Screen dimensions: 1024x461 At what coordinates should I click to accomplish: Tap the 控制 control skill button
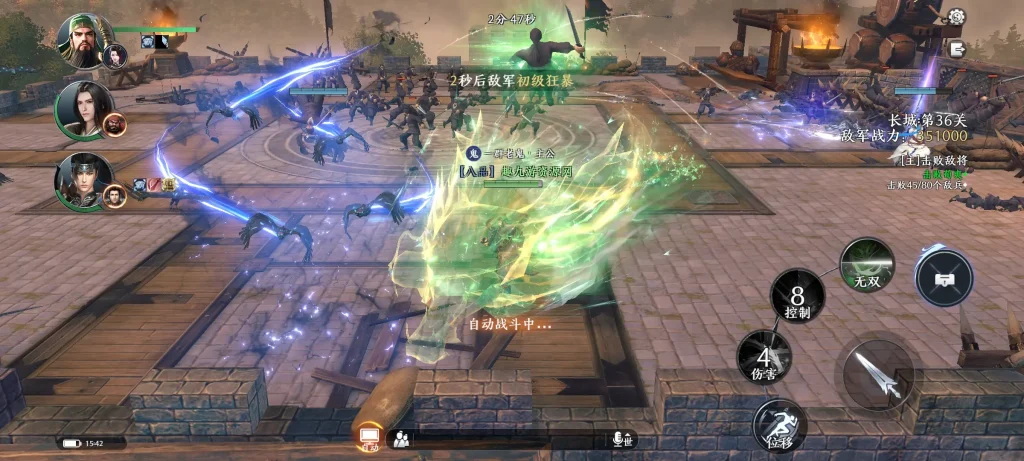click(x=797, y=298)
